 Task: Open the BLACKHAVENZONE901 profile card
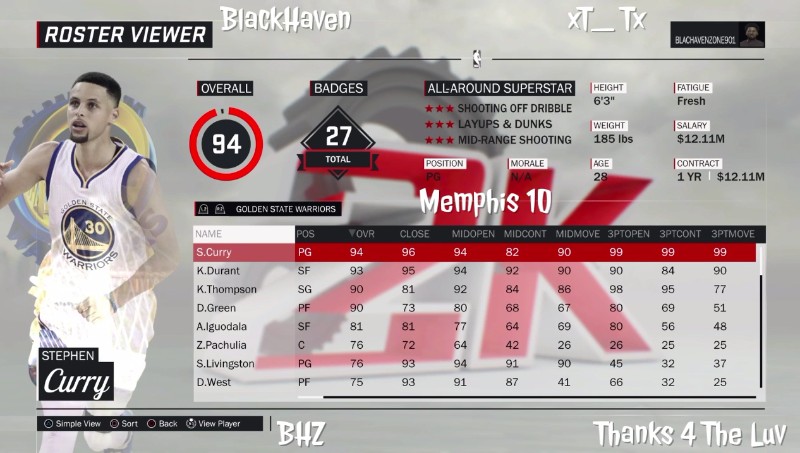tap(718, 34)
